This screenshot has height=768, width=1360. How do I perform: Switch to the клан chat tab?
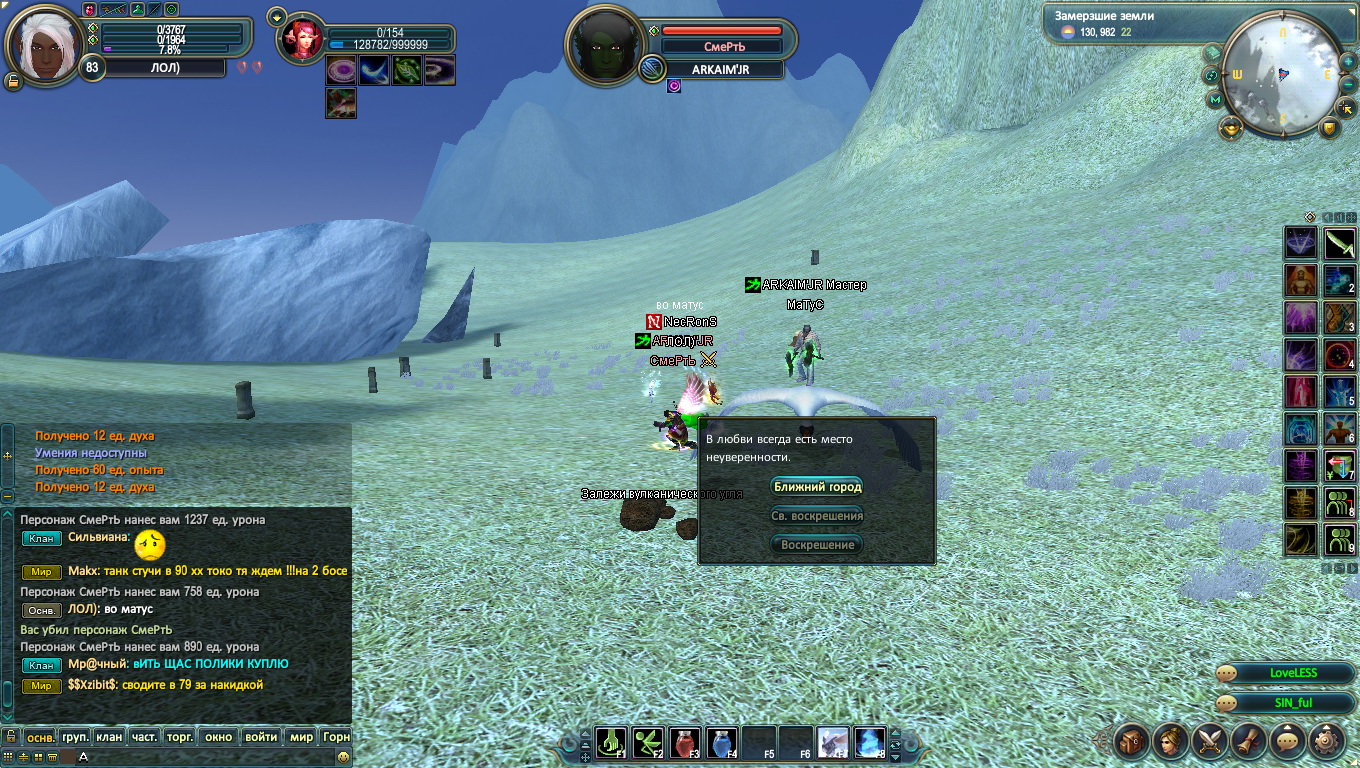[x=109, y=737]
